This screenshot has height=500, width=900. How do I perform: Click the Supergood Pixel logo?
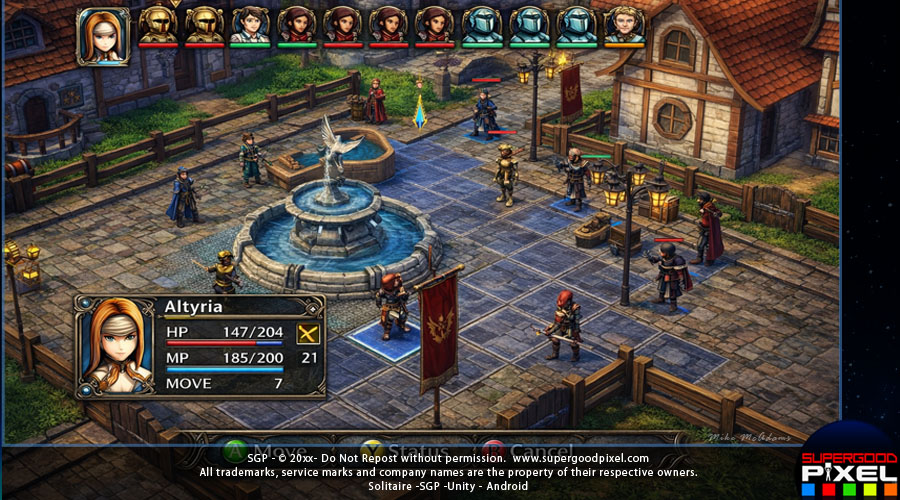pos(848,467)
